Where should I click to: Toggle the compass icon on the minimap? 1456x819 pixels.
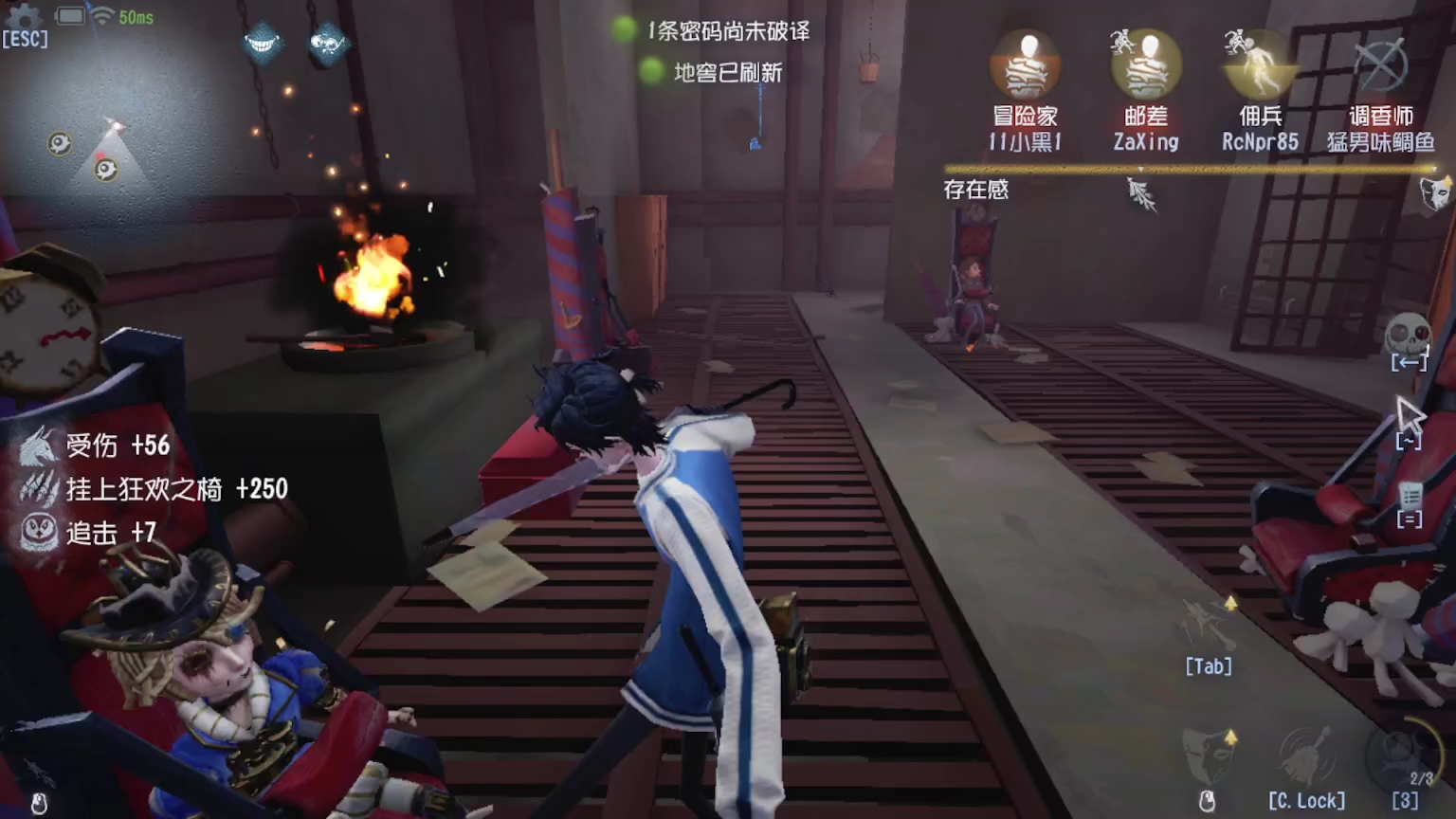pyautogui.click(x=59, y=143)
